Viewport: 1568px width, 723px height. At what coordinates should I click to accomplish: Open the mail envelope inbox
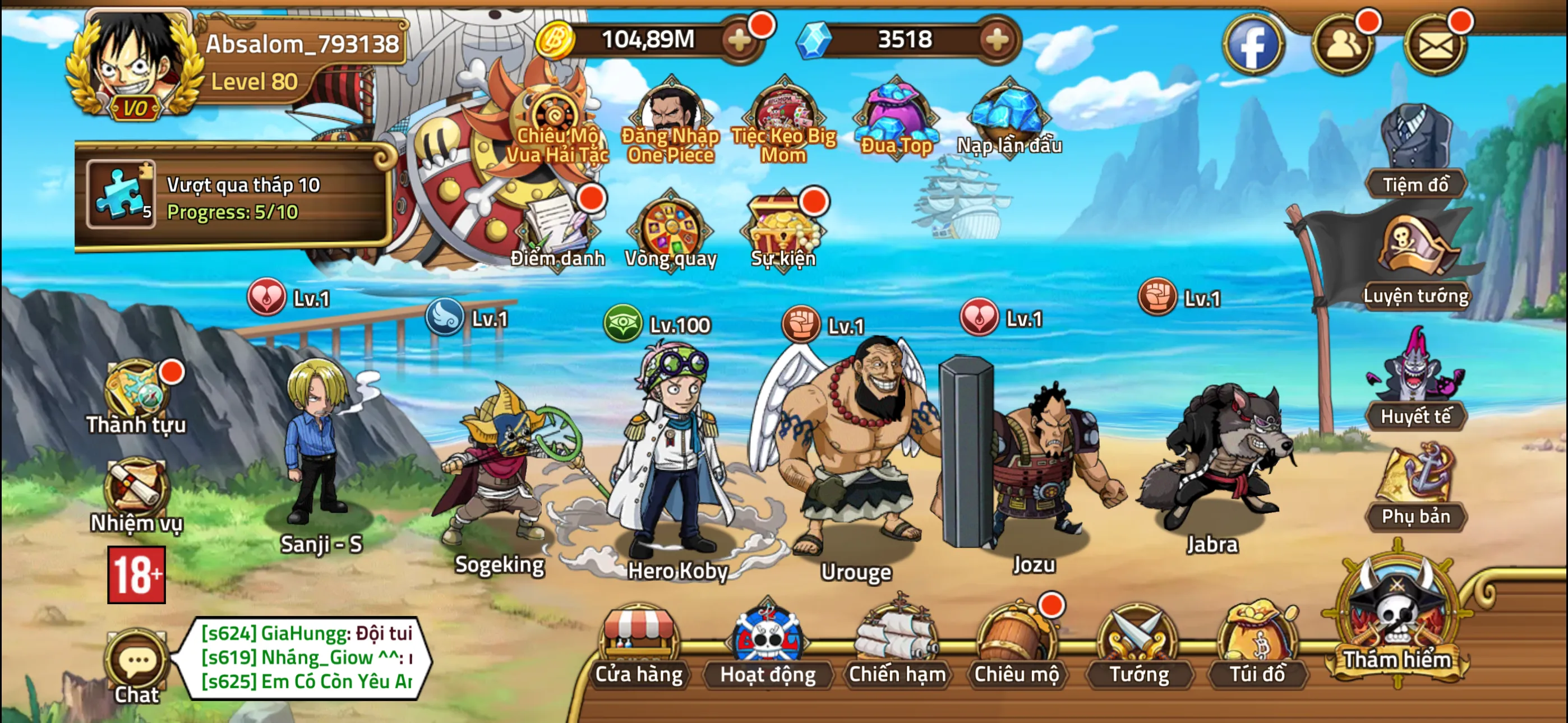1435,44
